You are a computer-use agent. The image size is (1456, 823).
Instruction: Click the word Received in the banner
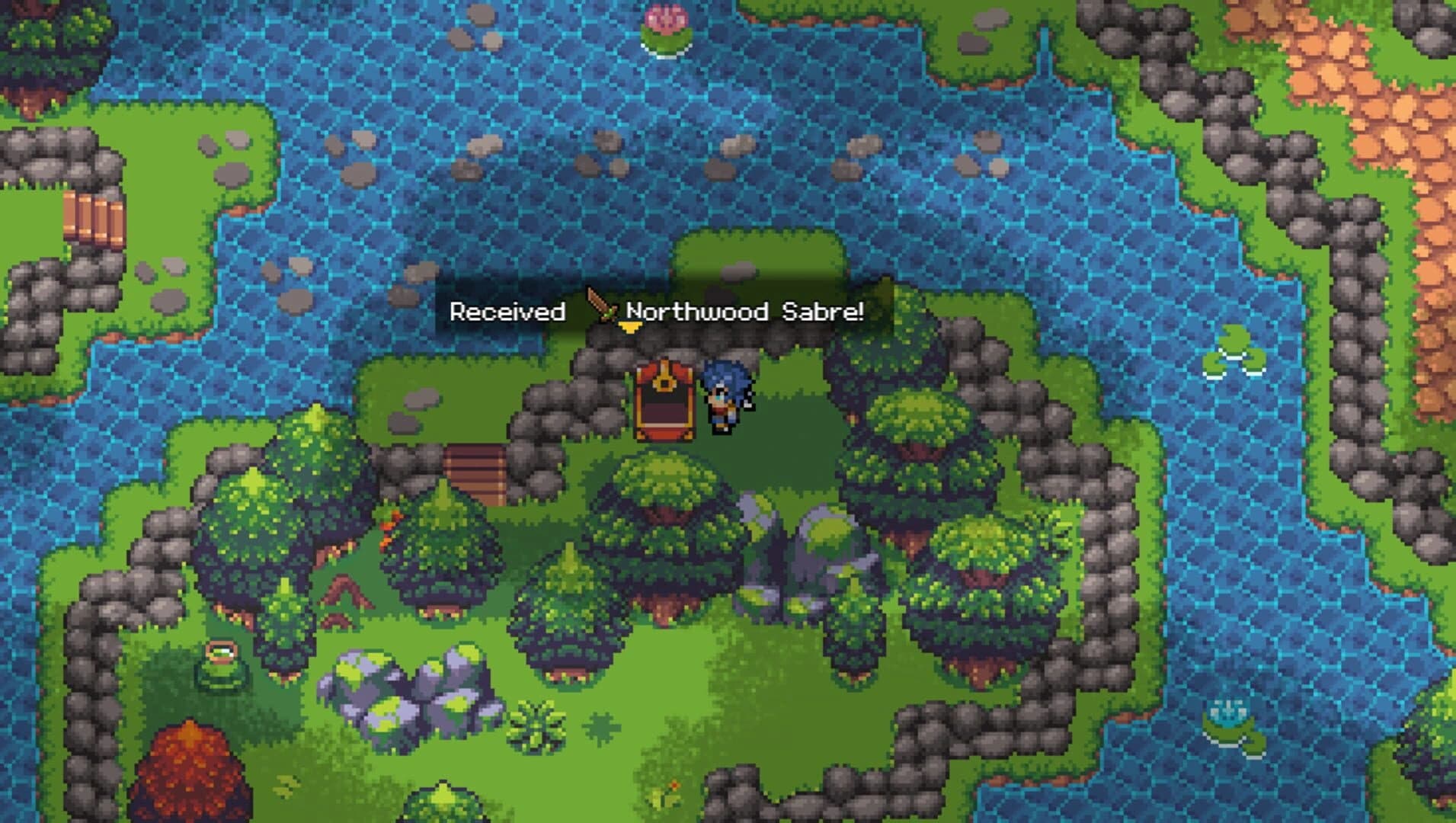click(508, 310)
